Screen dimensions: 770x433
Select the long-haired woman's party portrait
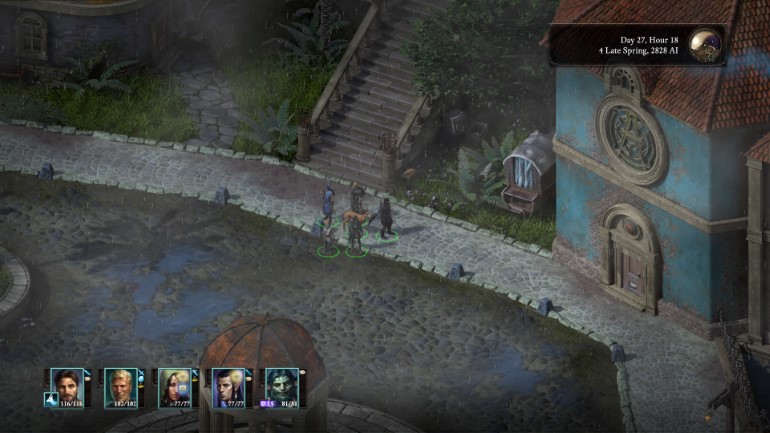point(174,385)
